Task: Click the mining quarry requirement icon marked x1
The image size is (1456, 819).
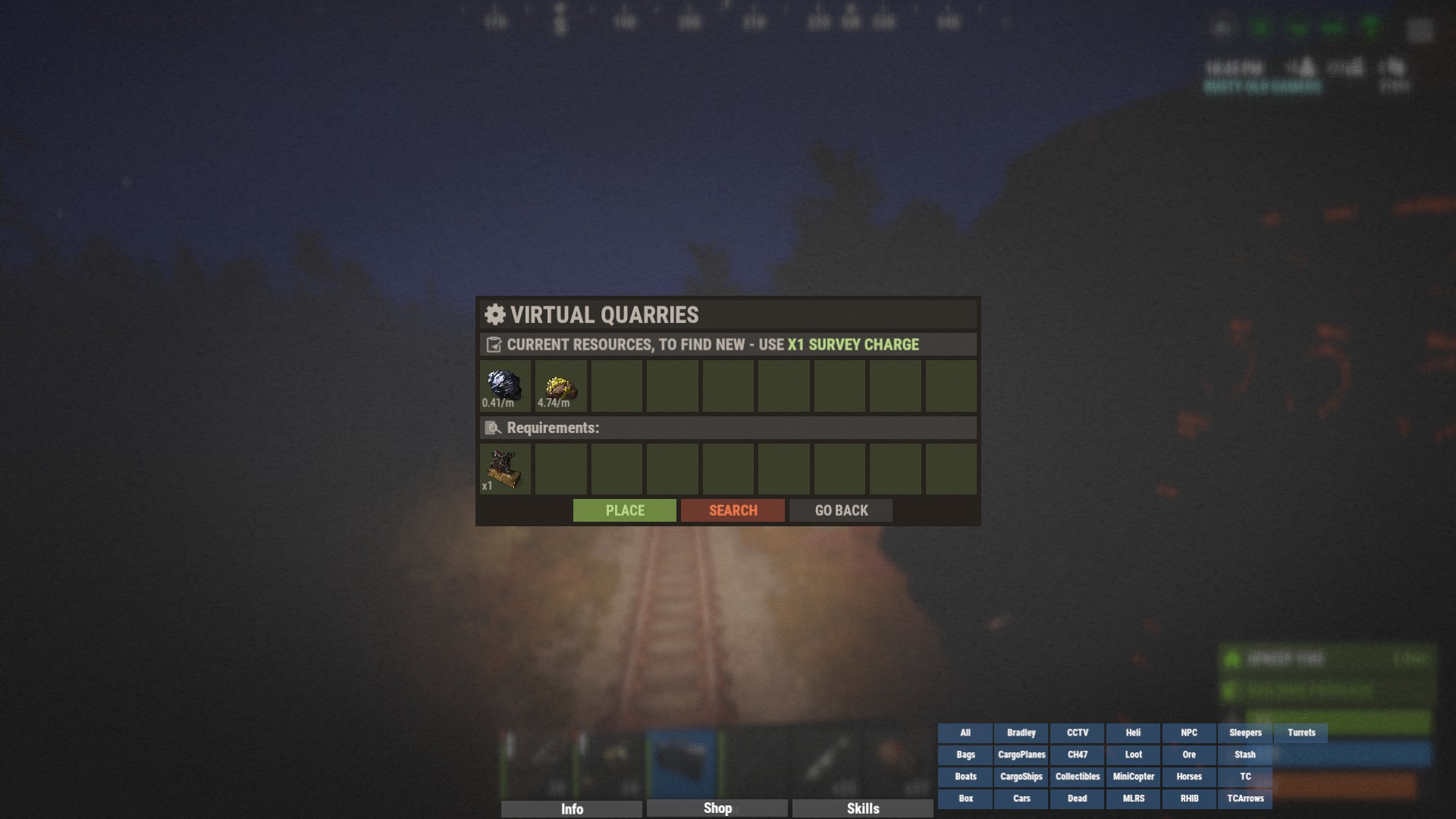Action: click(x=506, y=468)
